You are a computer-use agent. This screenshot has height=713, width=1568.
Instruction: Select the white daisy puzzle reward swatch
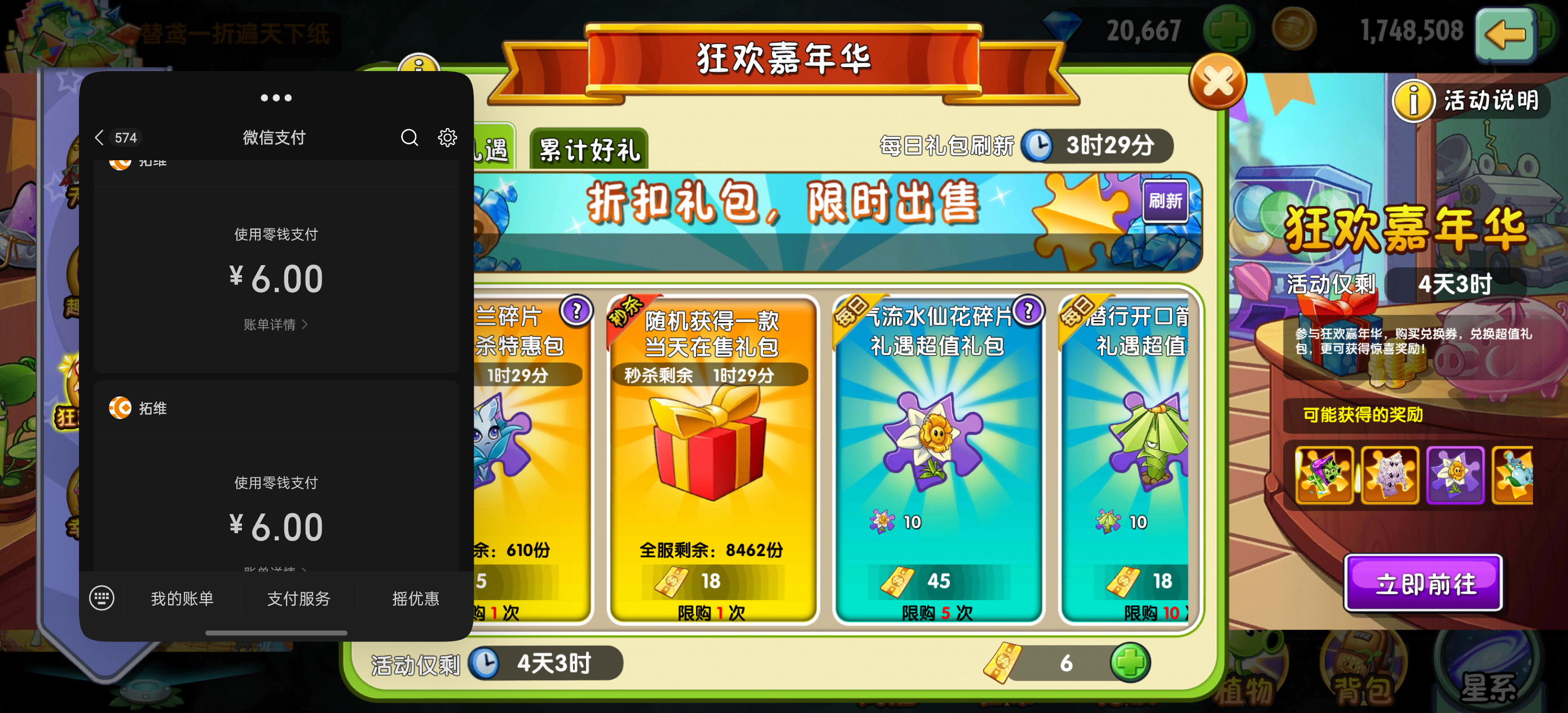coord(1455,475)
